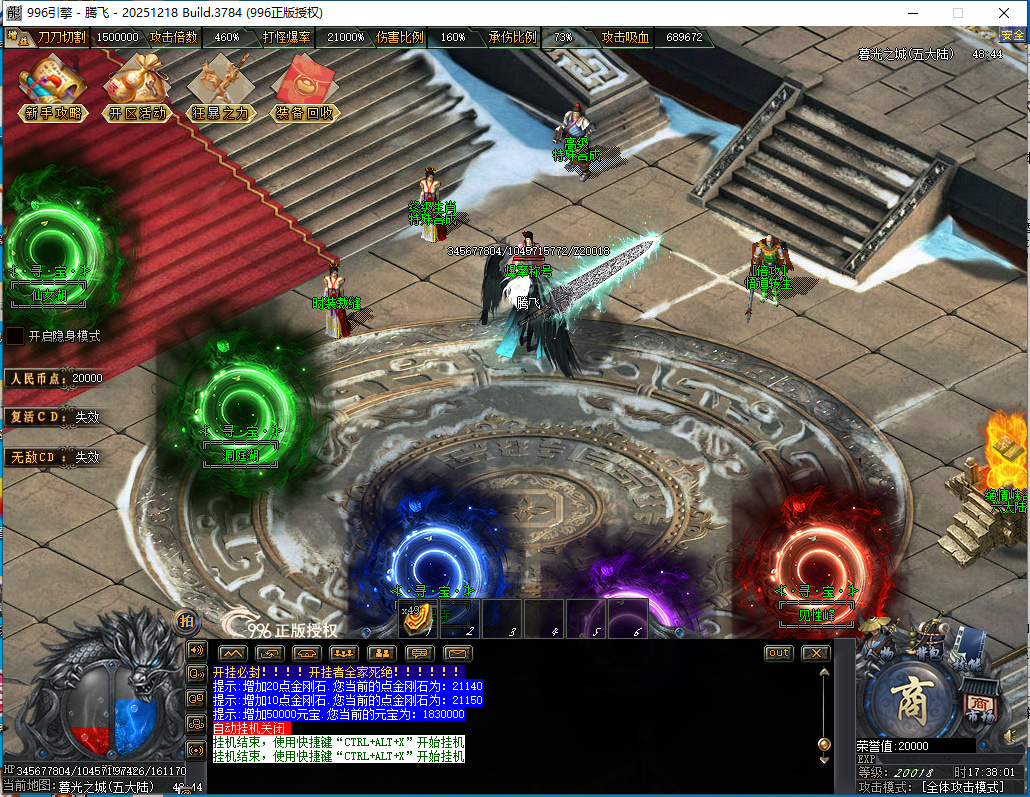Click the round 拍 auction button
This screenshot has width=1030, height=797.
pos(186,621)
